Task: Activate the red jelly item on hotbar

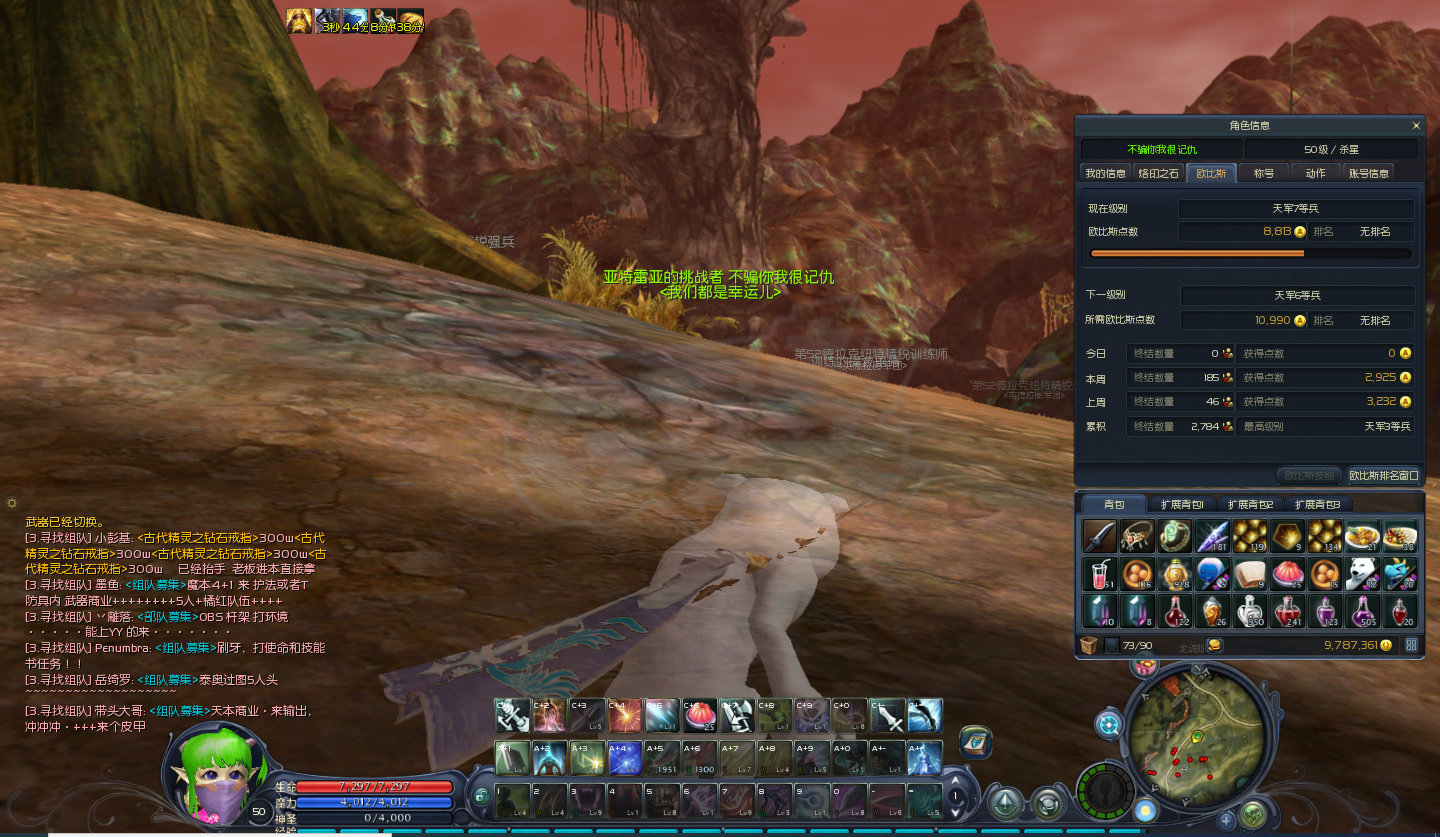Action: [700, 715]
